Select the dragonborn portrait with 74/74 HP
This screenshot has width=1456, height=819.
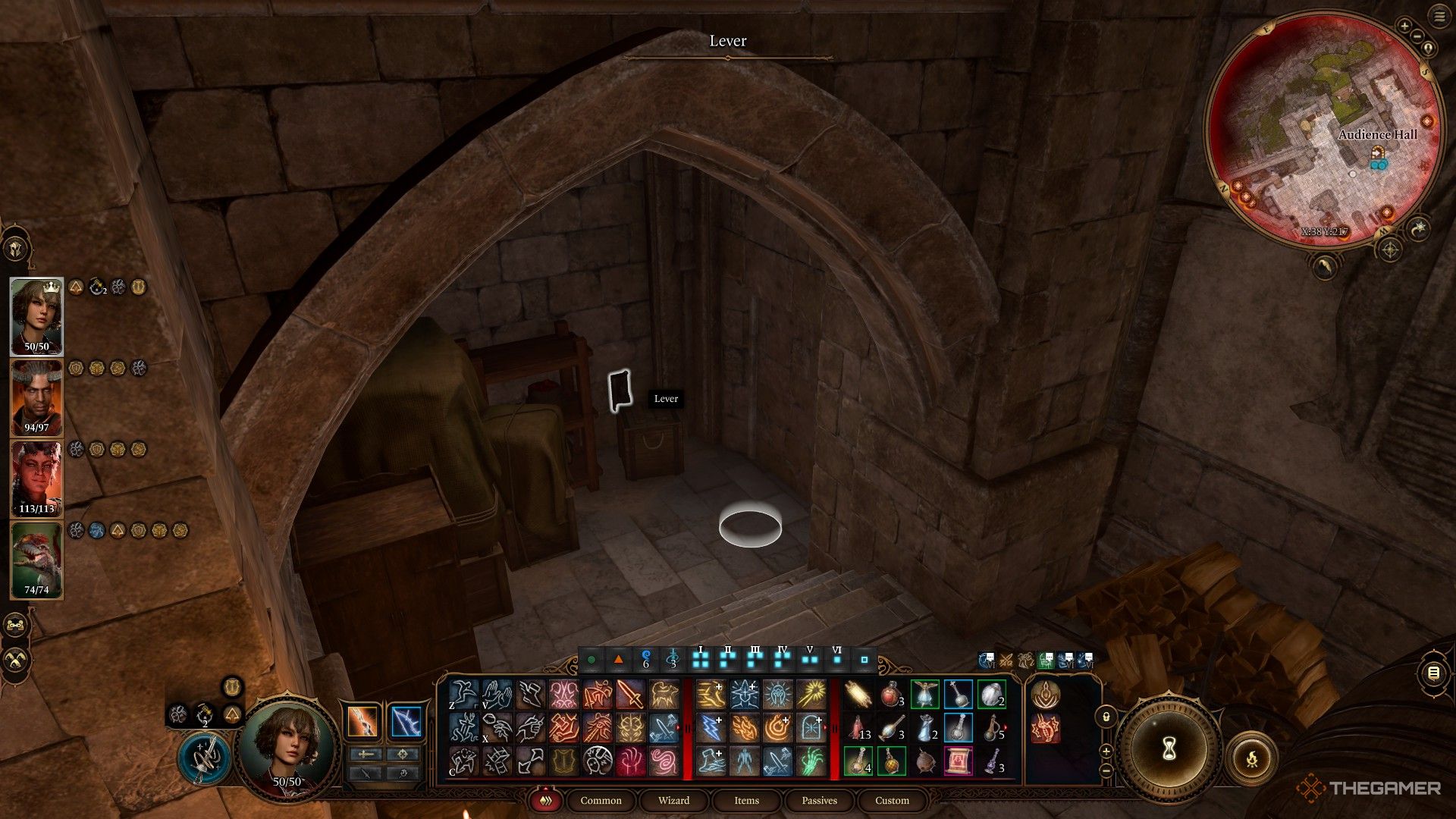pos(36,560)
